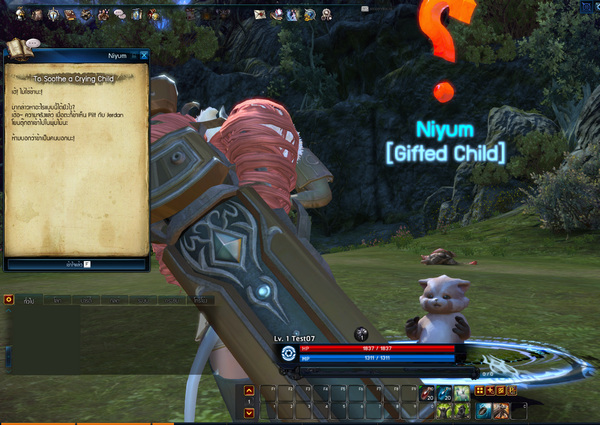Activate the blue swirl skill on hotbar
600x425 pixels.
click(x=483, y=410)
